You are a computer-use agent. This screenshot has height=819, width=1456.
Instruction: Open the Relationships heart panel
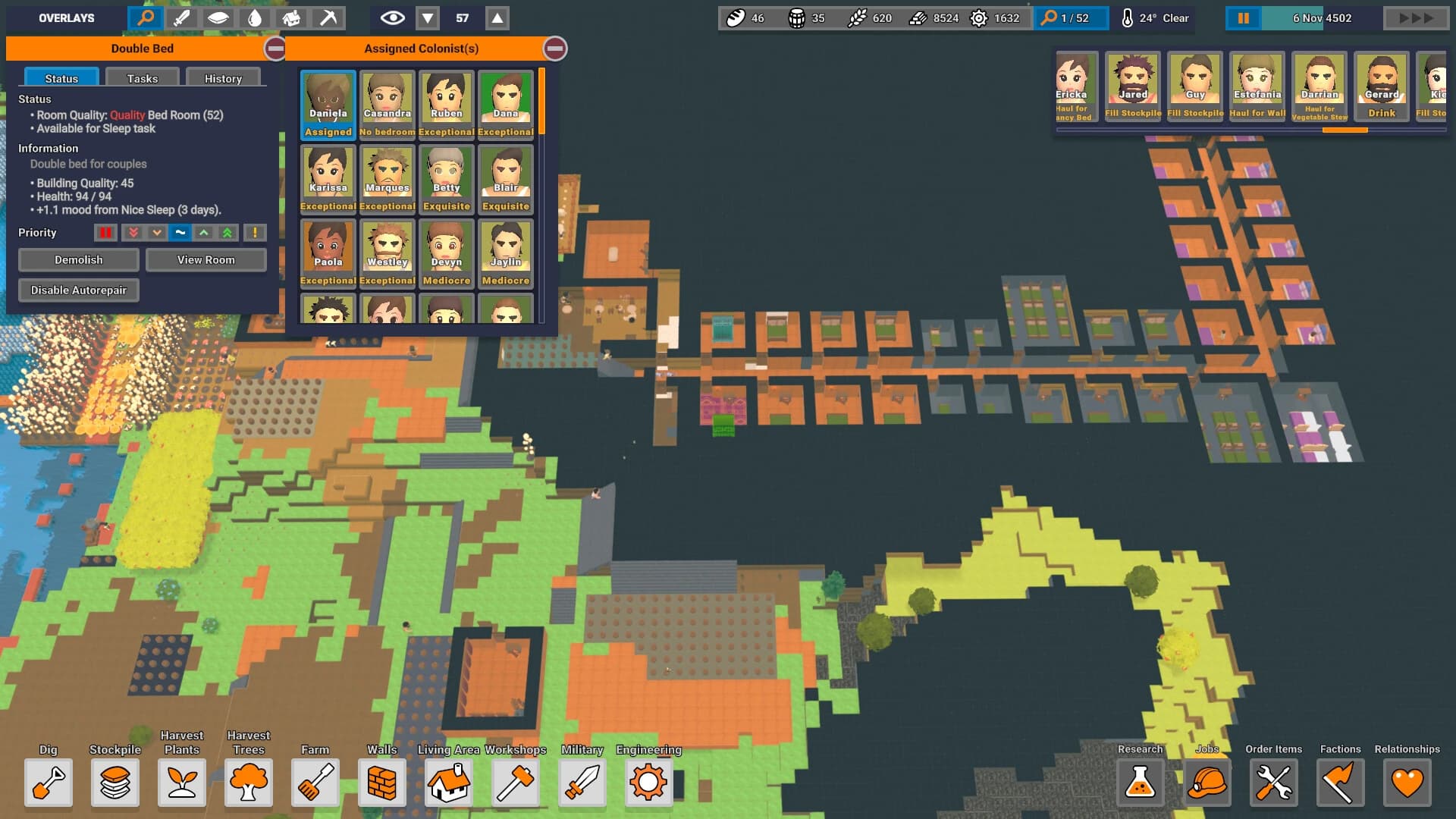tap(1407, 783)
